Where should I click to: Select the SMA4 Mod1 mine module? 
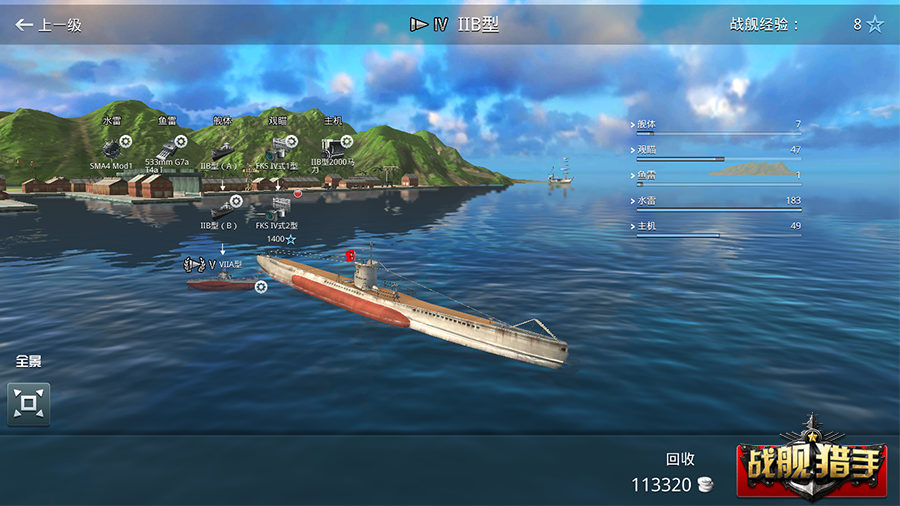coord(112,148)
